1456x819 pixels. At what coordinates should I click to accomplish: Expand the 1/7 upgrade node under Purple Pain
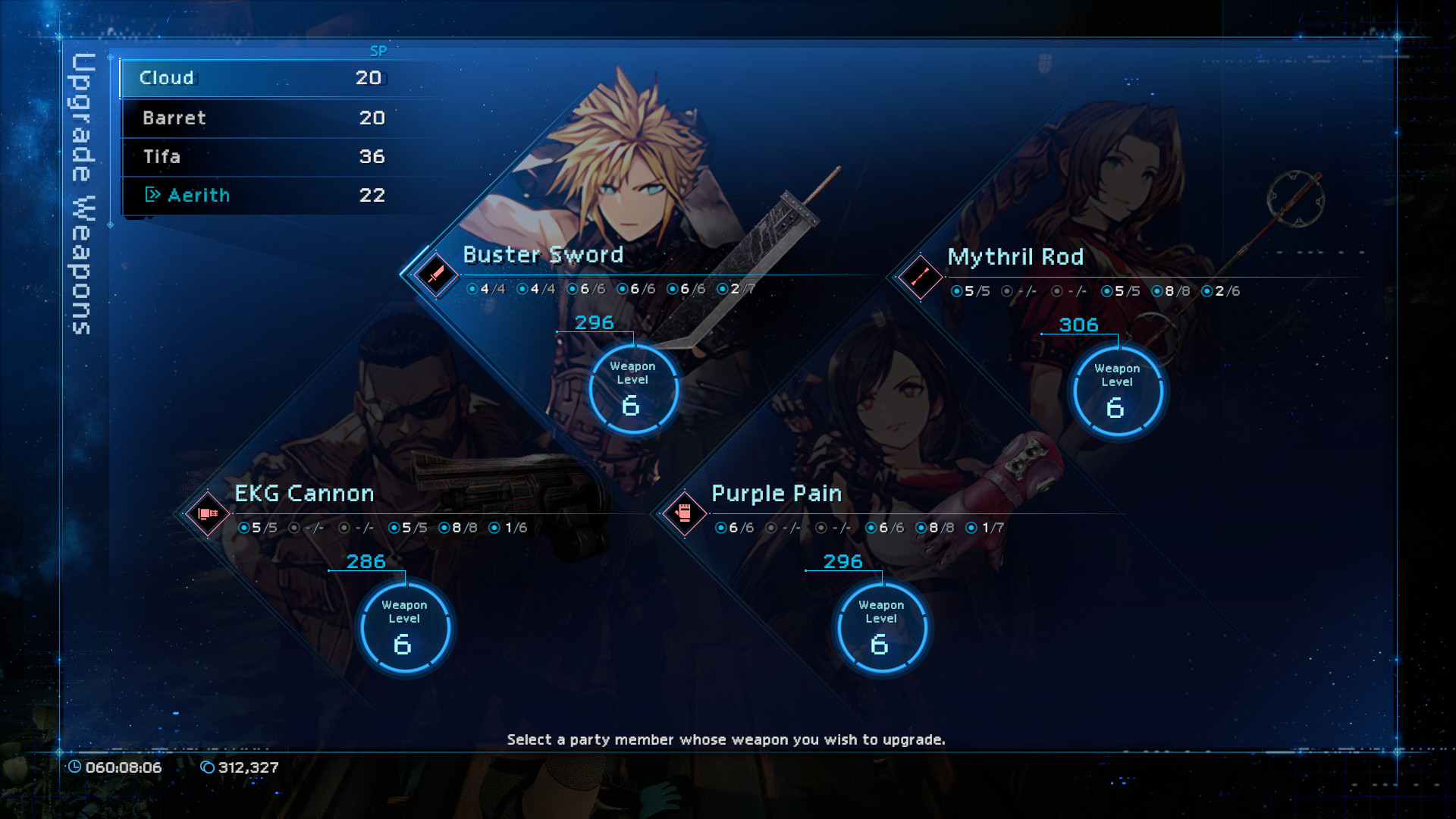coord(984,527)
